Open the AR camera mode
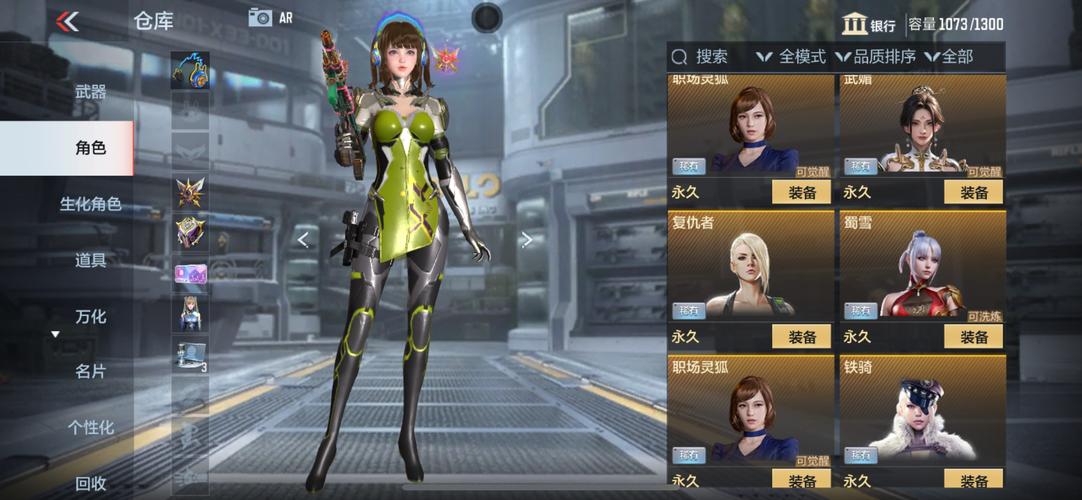 [x=270, y=17]
